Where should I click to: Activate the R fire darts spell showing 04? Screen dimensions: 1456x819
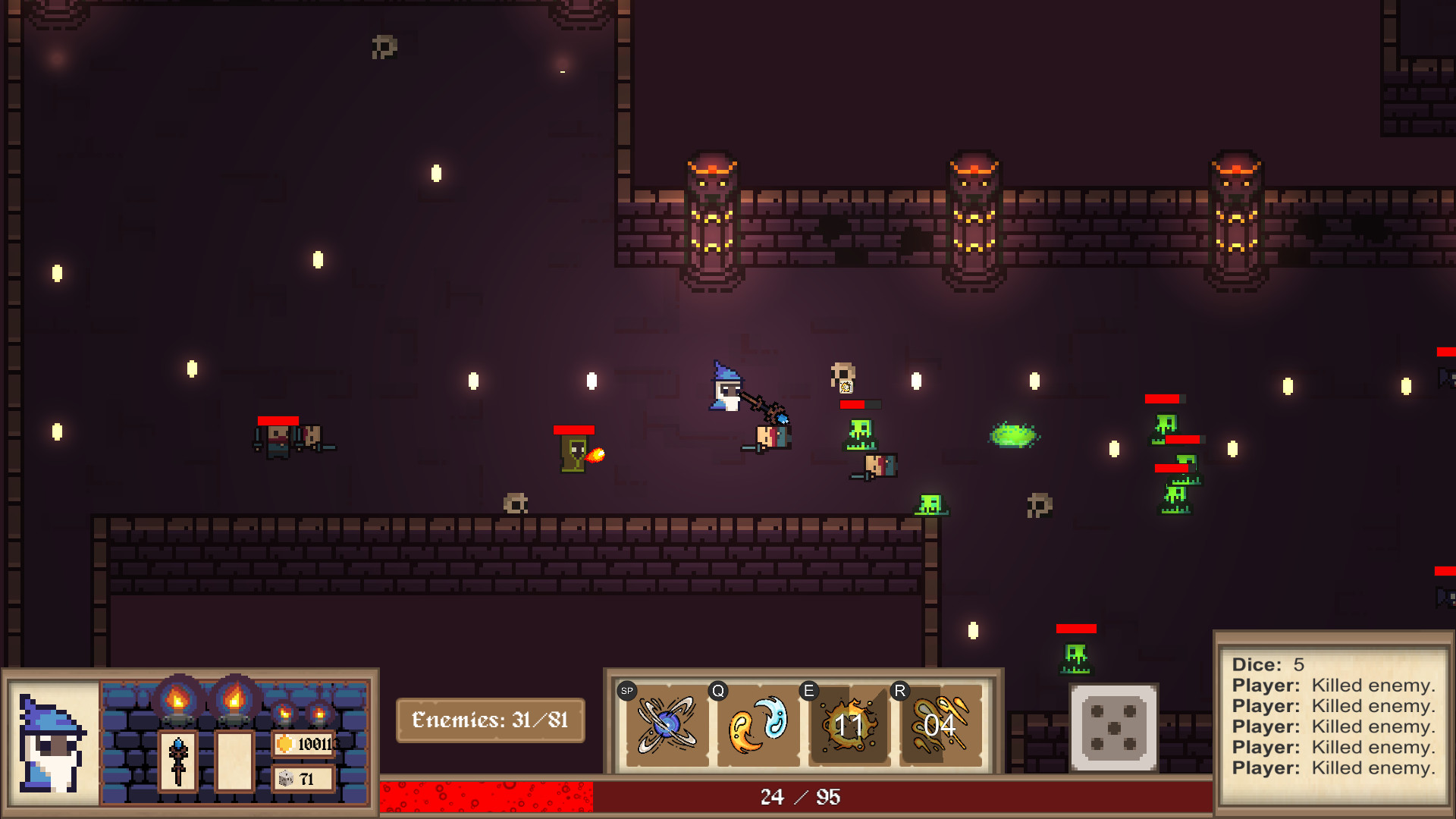click(940, 724)
